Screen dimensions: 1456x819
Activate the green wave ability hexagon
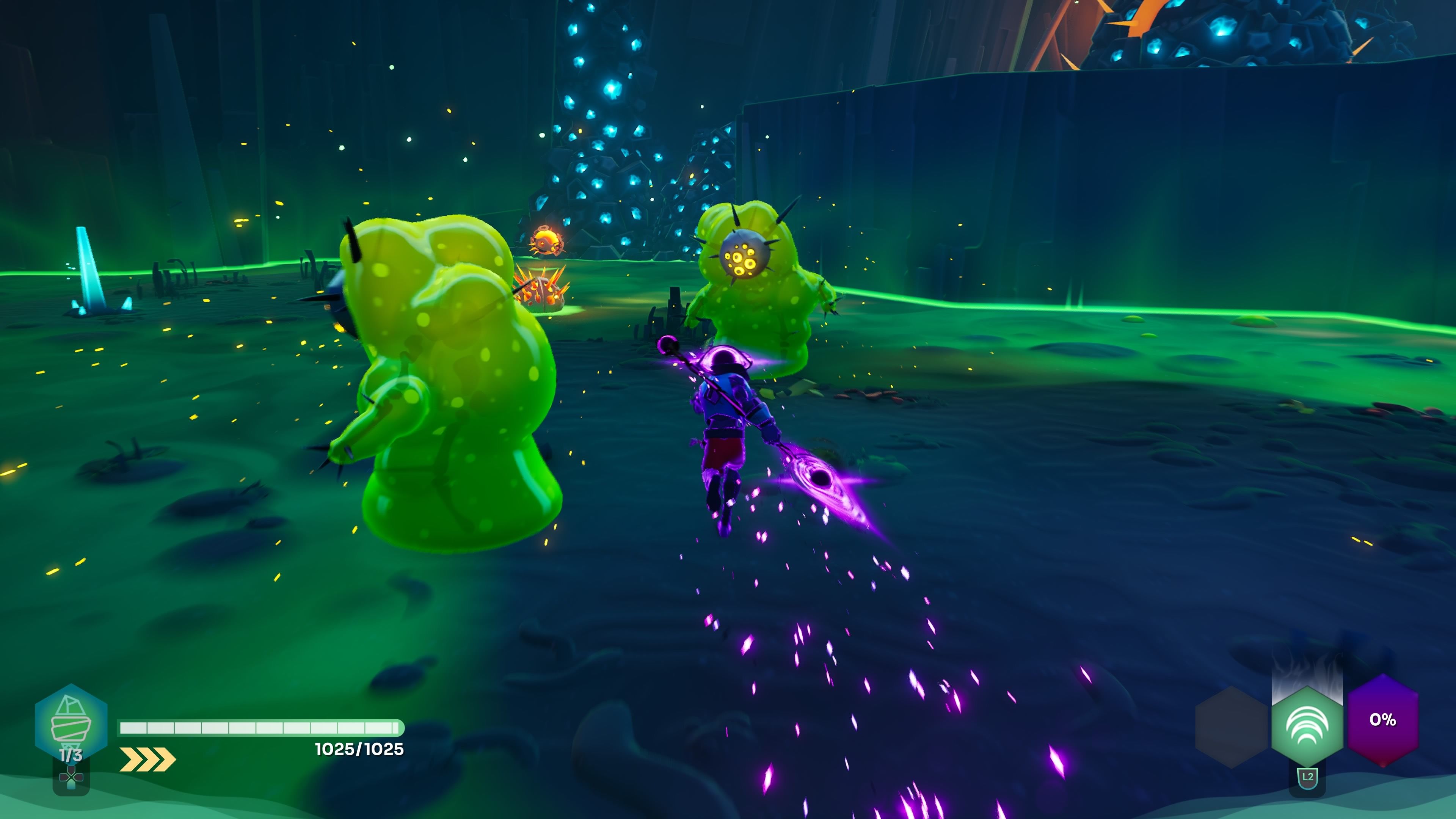click(x=1307, y=726)
